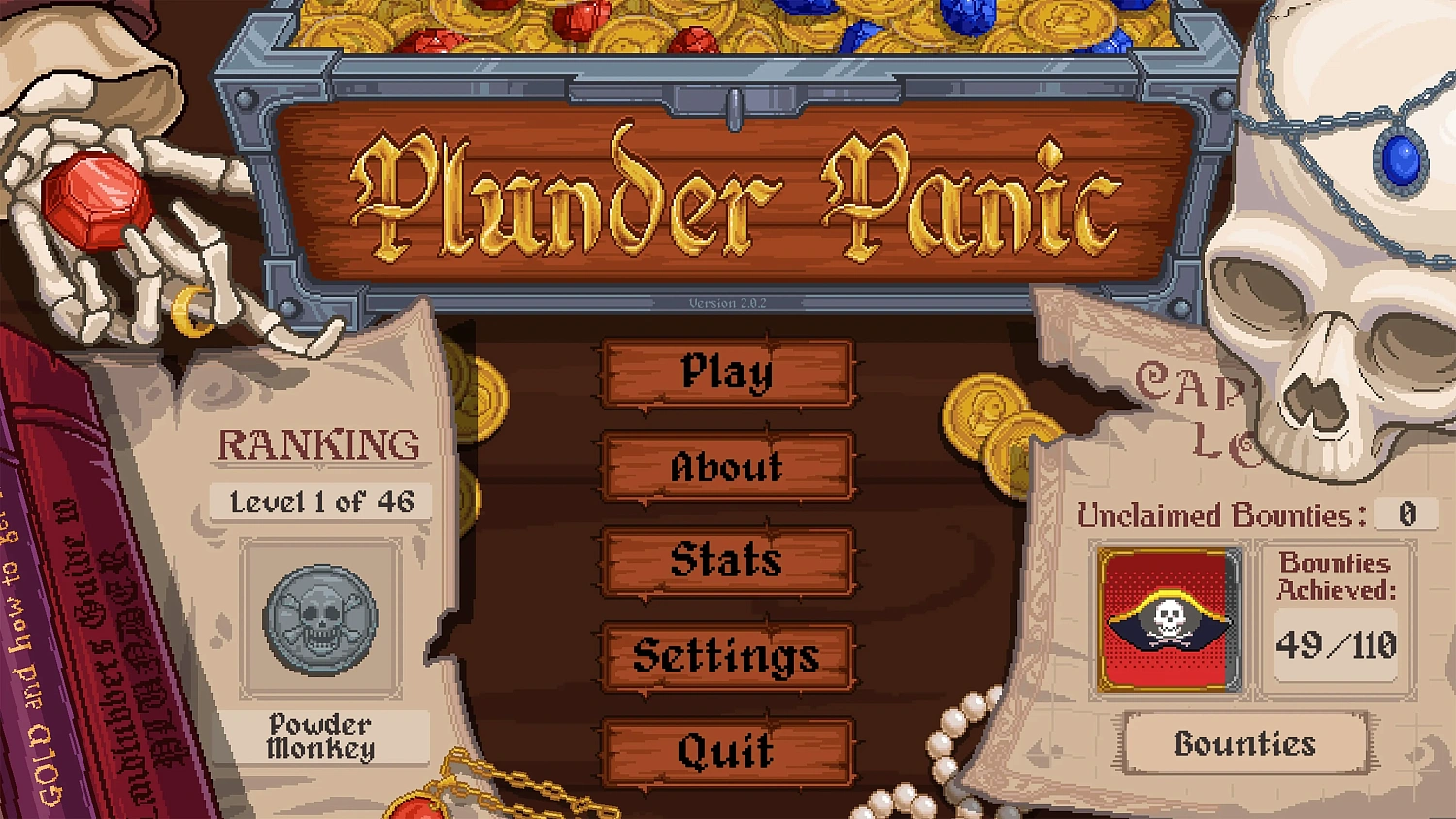Click the Level 1 of 46 ranking label
Image resolution: width=1456 pixels, height=819 pixels.
320,503
